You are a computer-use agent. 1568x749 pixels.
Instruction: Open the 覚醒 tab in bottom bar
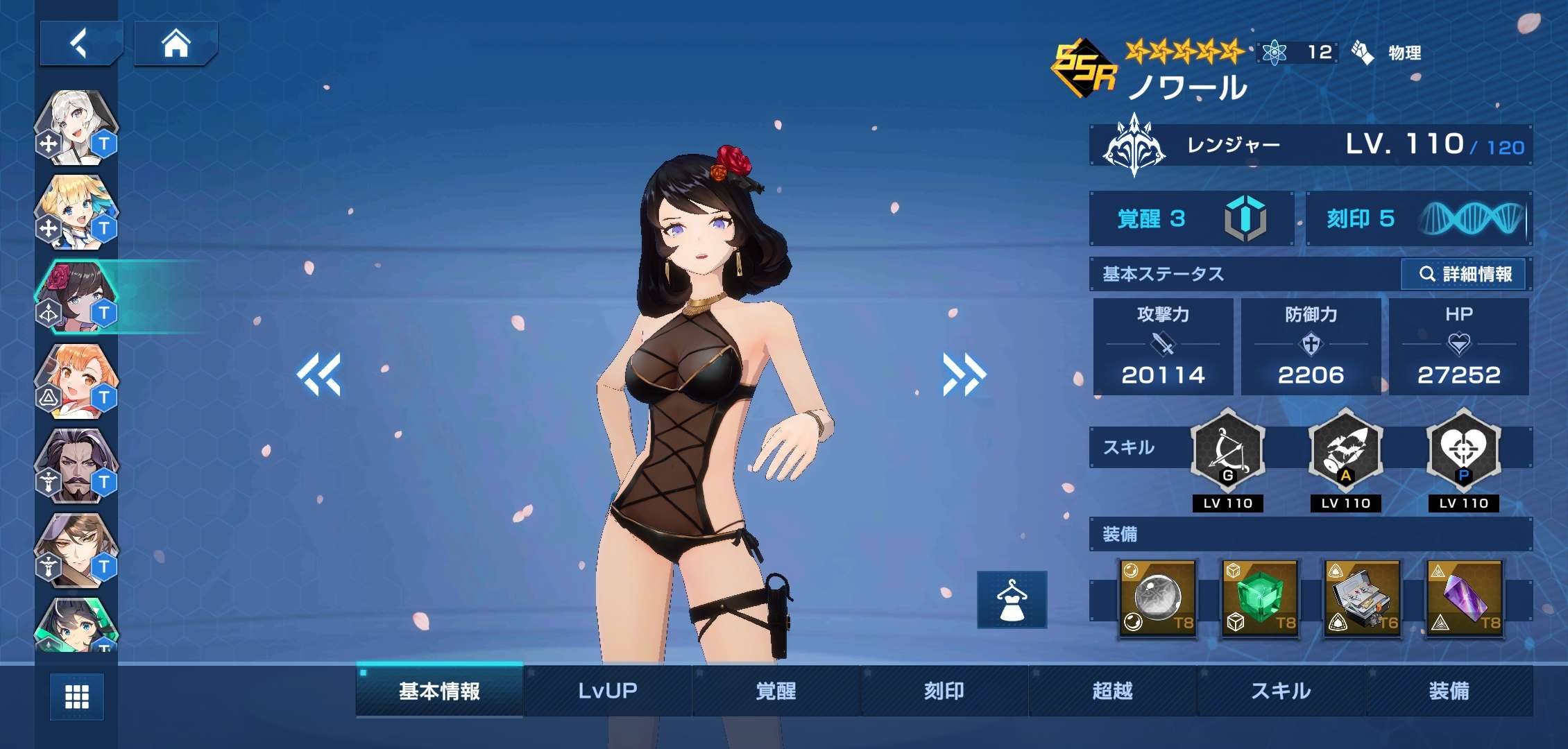[776, 691]
